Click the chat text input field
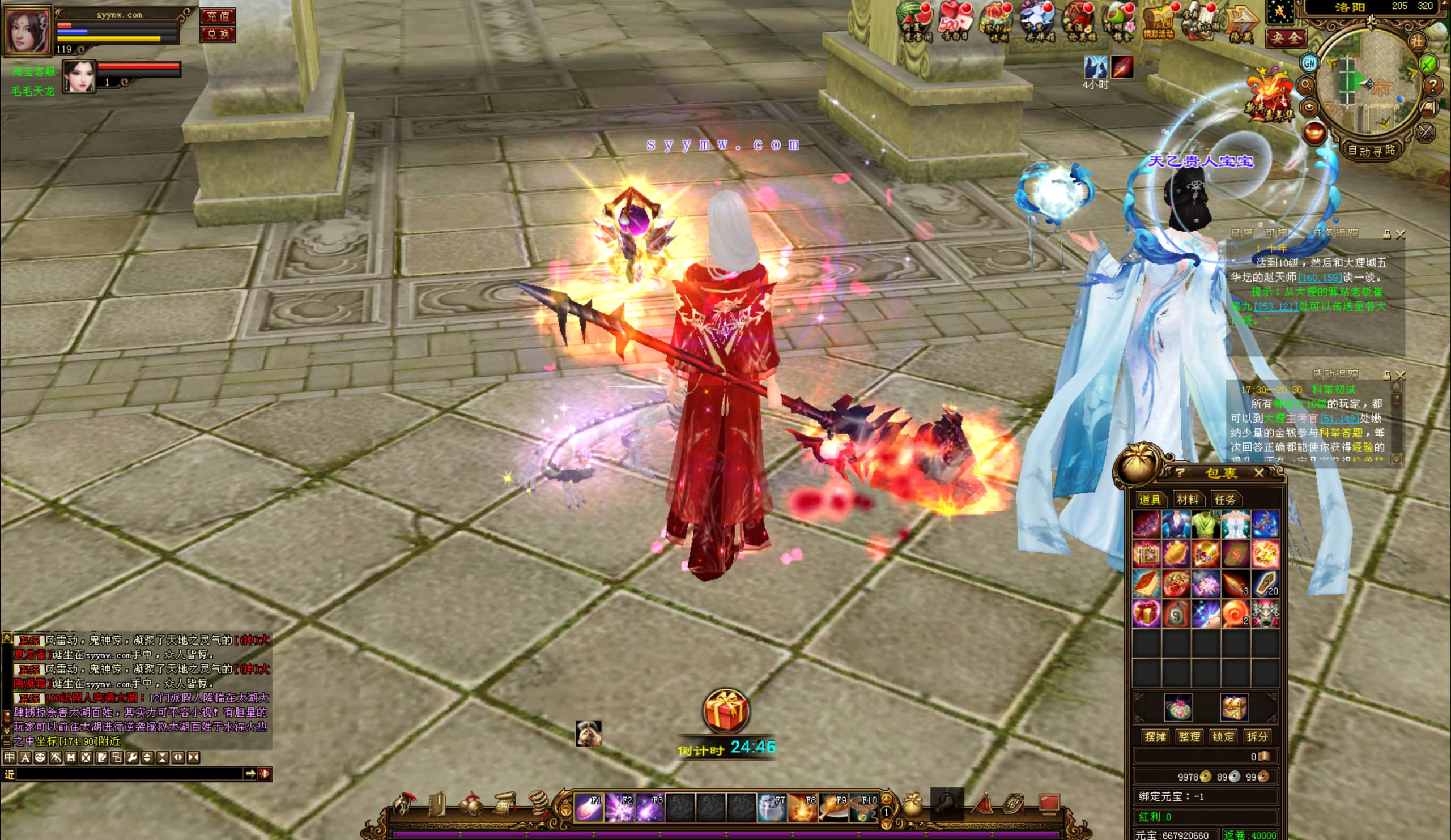The width and height of the screenshot is (1451, 840). pyautogui.click(x=130, y=774)
